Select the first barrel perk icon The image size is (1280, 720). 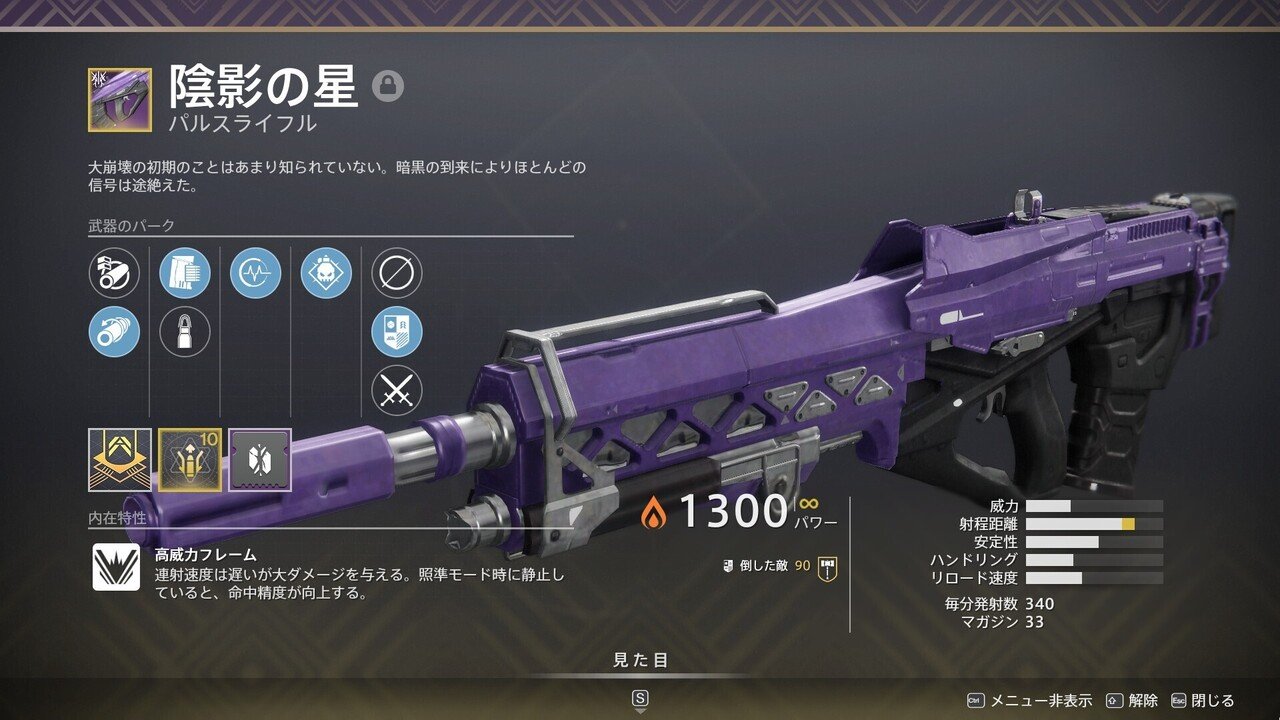pyautogui.click(x=113, y=270)
